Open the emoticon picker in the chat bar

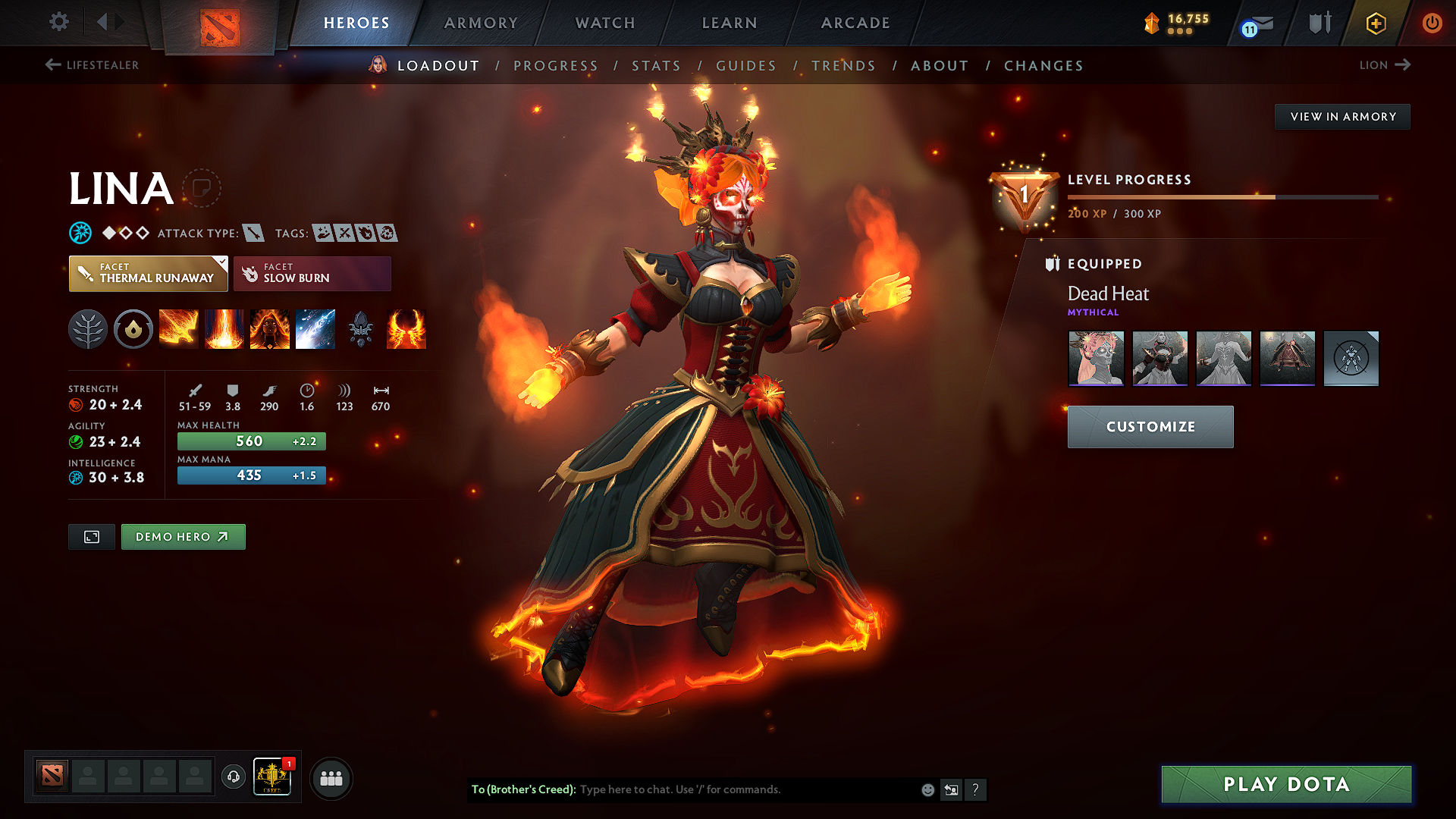927,789
